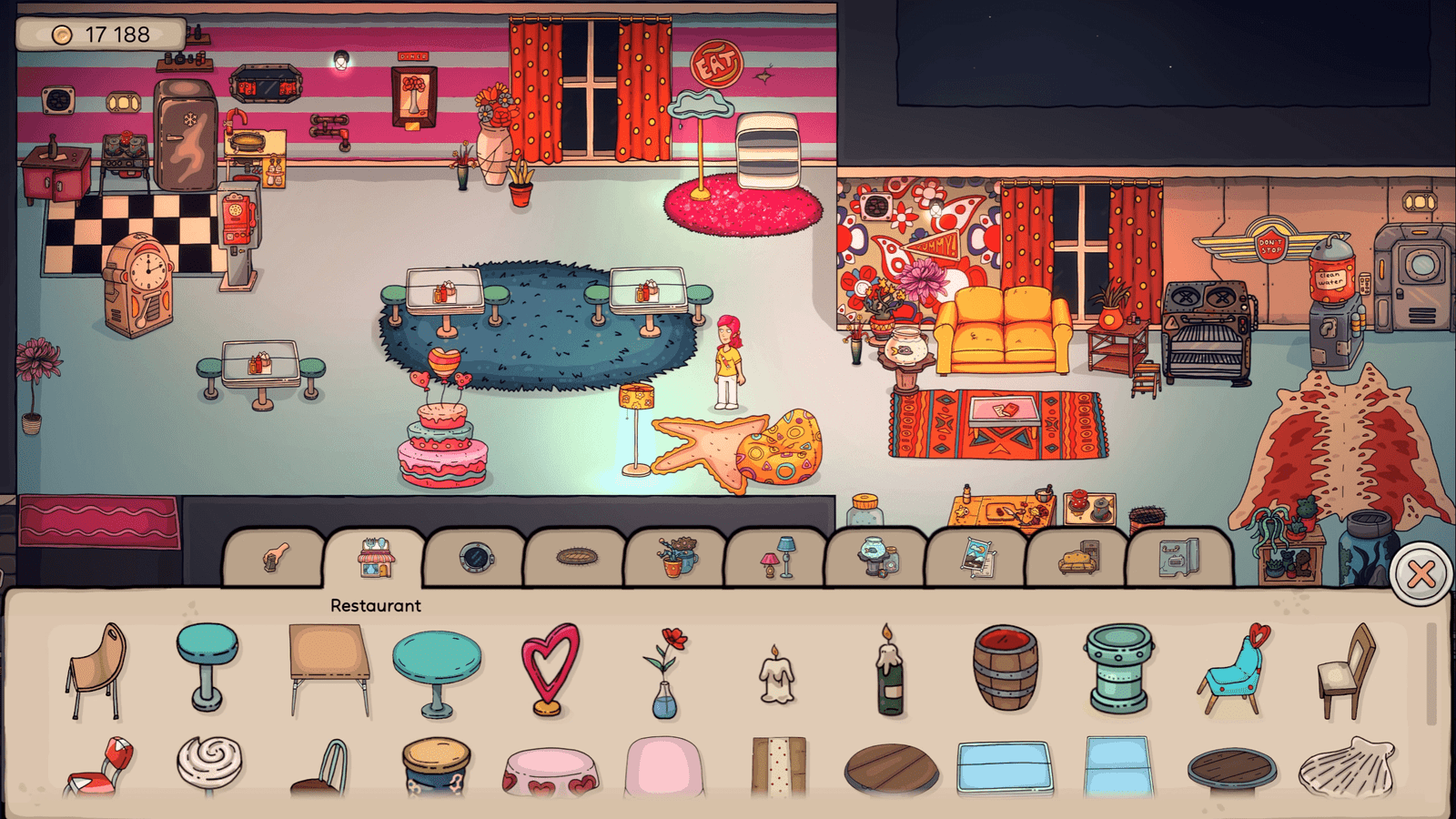Close the decoration panel with the X button
This screenshot has height=819, width=1456.
click(1421, 573)
